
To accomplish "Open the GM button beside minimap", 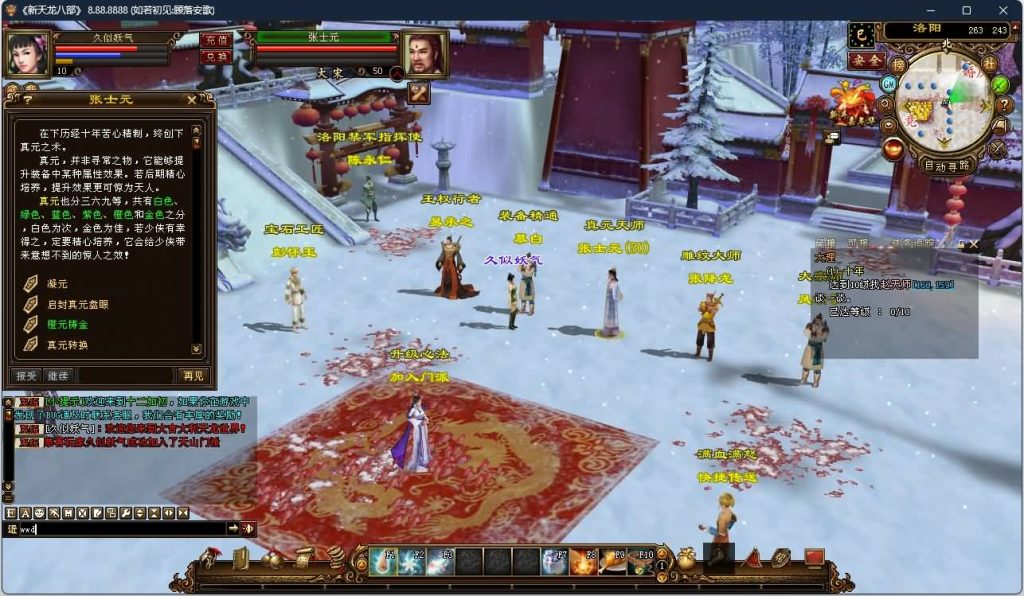I will pyautogui.click(x=887, y=82).
